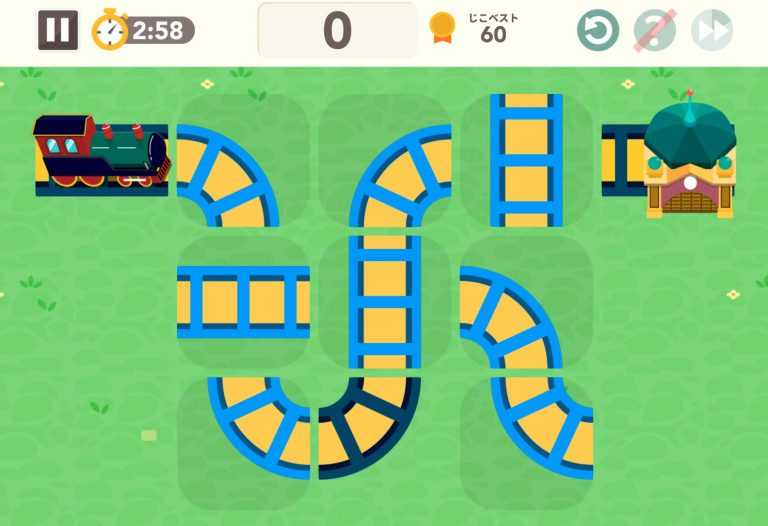Pause the game
Viewport: 768px width, 526px height.
[x=58, y=30]
